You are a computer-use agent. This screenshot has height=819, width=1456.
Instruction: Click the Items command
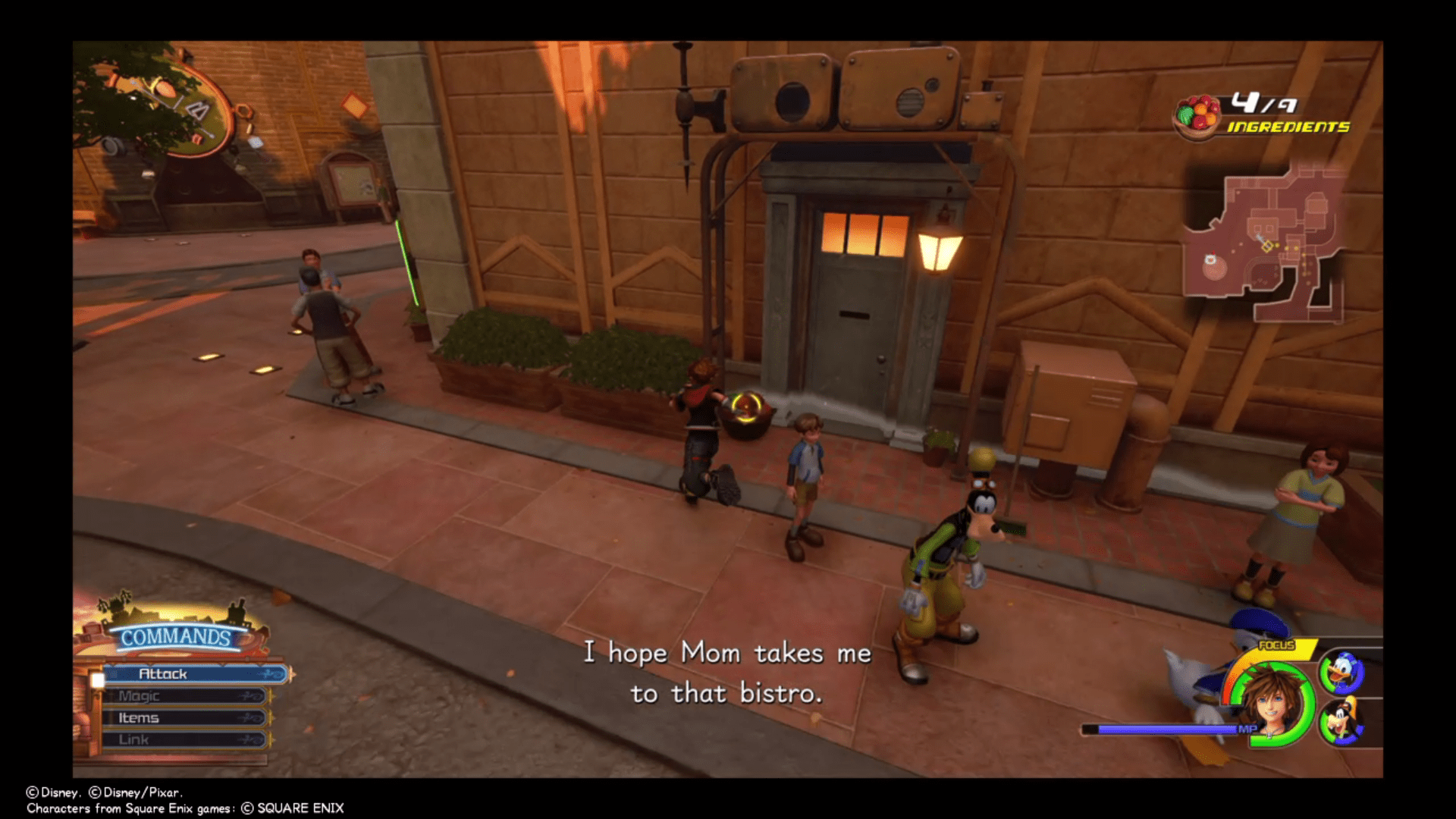pyautogui.click(x=140, y=717)
